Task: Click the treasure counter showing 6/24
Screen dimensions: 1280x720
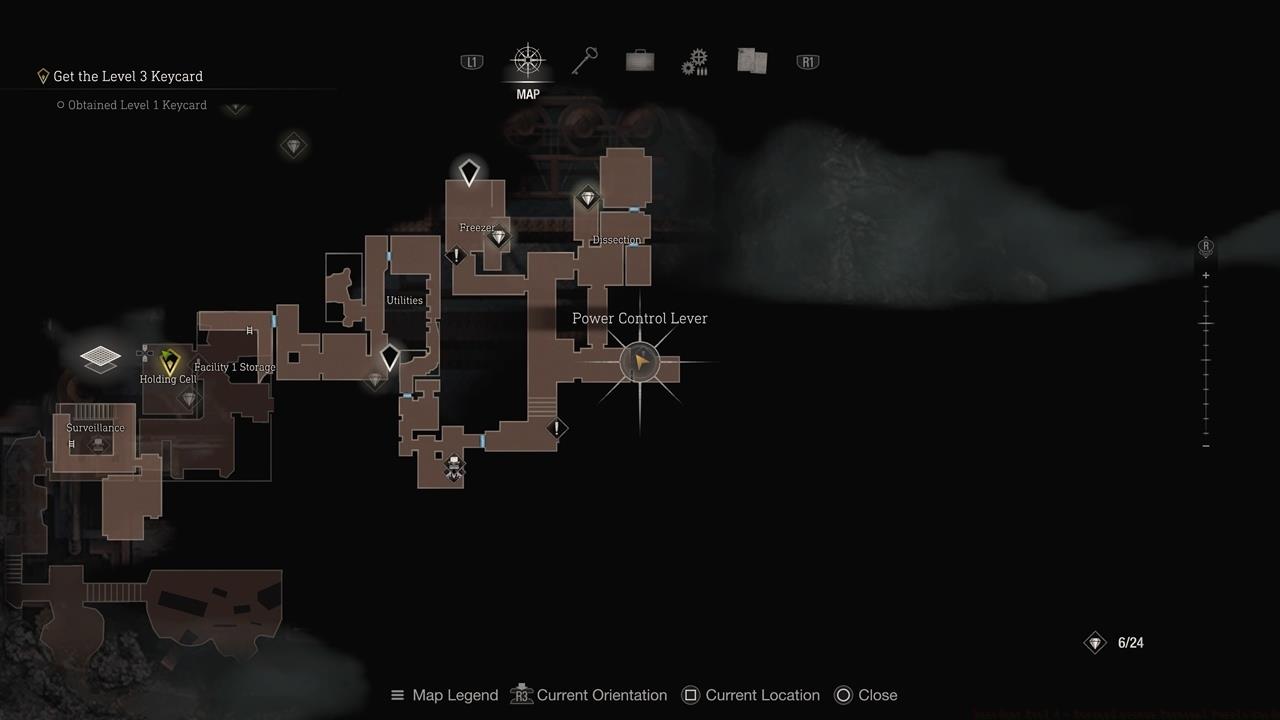Action: [x=1113, y=642]
